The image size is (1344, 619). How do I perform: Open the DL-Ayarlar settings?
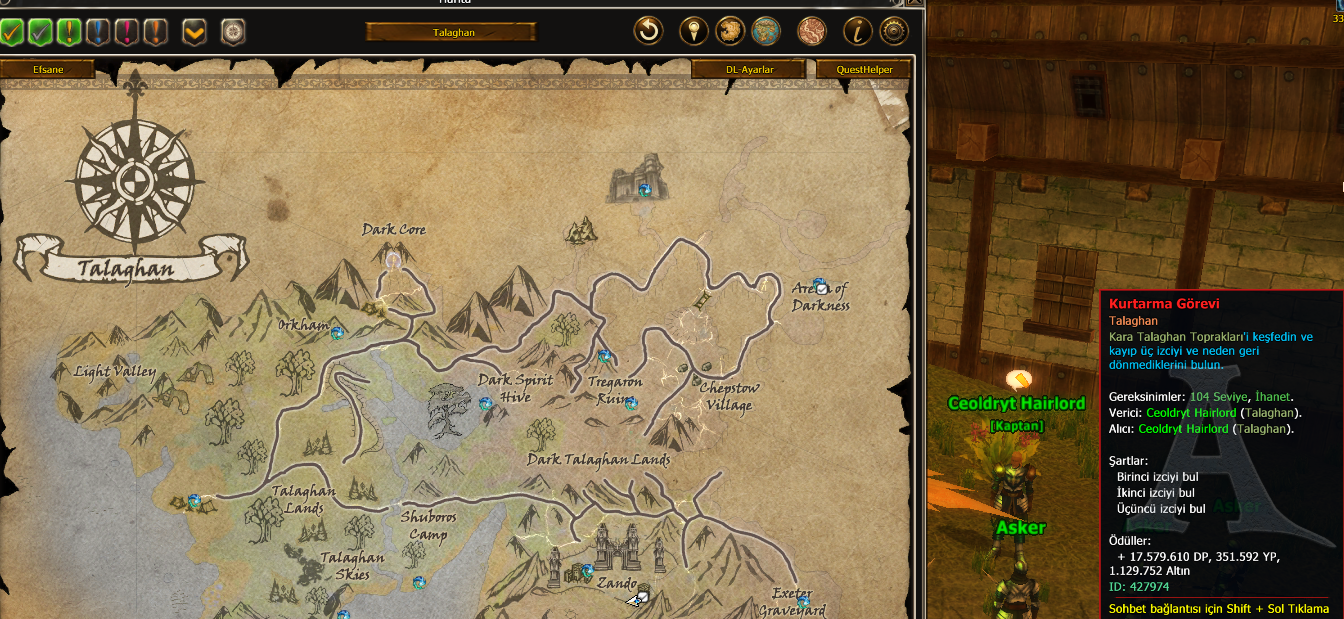pyautogui.click(x=749, y=69)
